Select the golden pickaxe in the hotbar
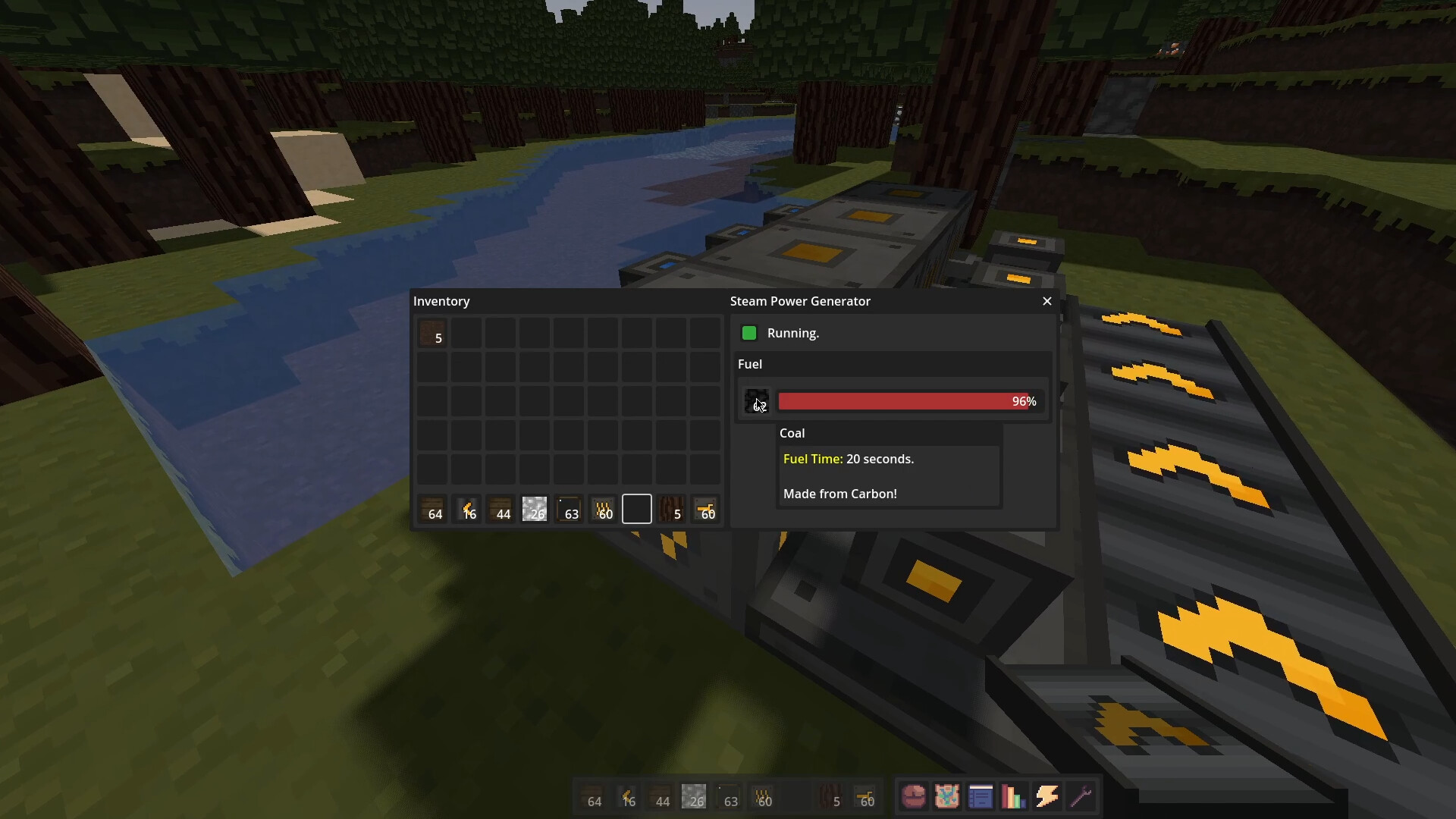Screen dimensions: 1456x819 [x=467, y=509]
